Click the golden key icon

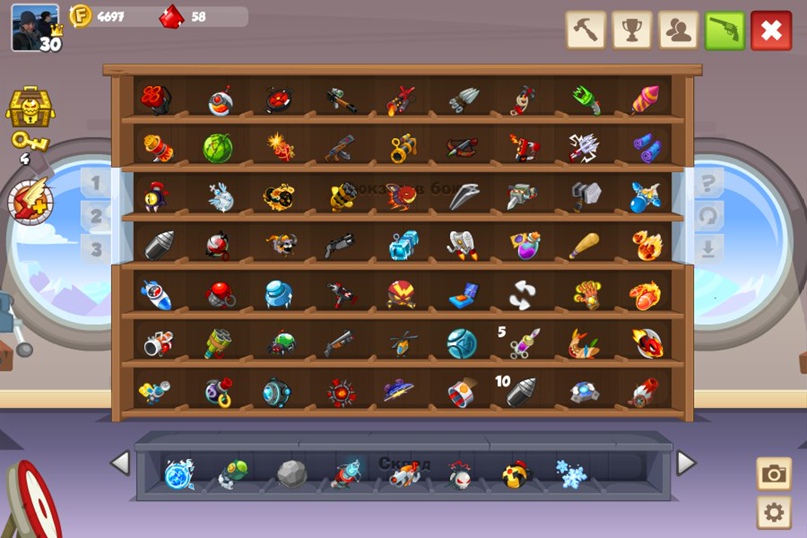click(x=30, y=143)
